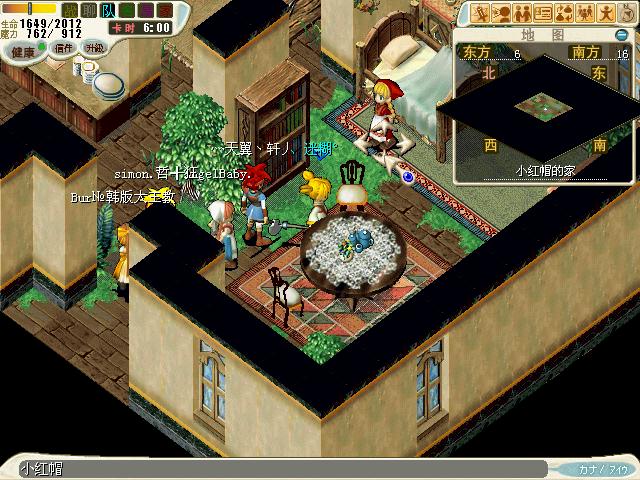640x480 pixels.
Task: Select the shouting face action icon
Action: [x=501, y=12]
